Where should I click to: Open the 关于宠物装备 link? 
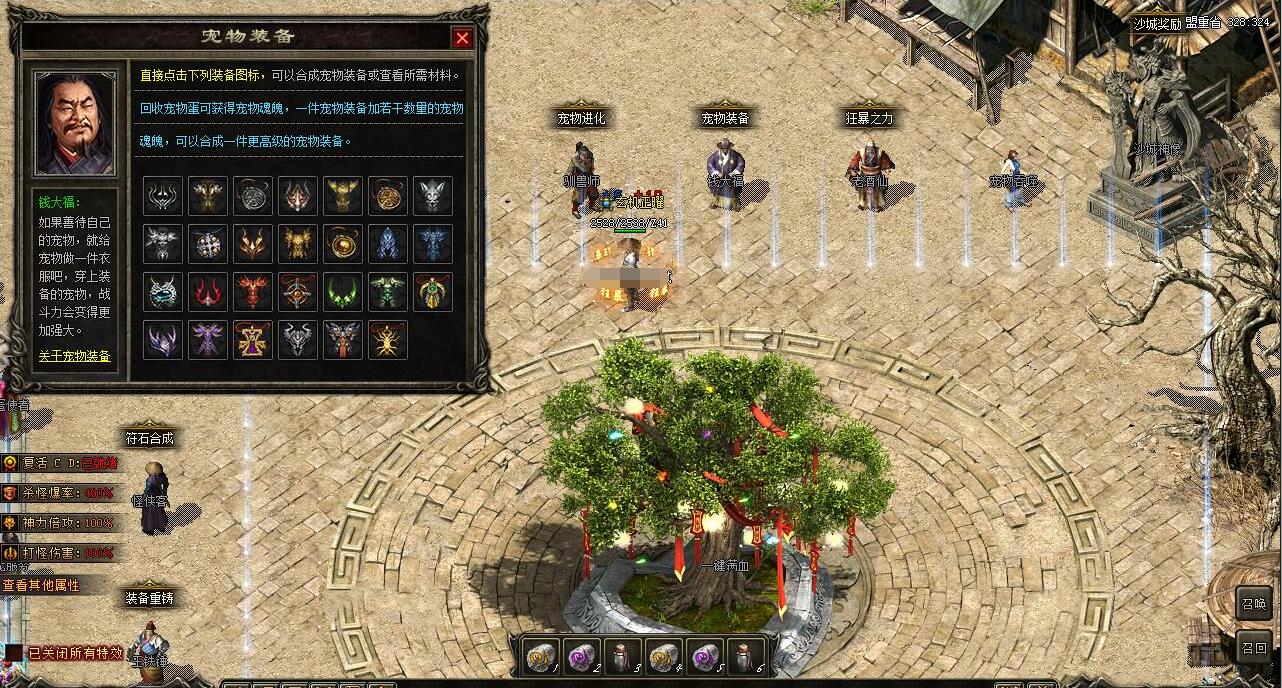tap(75, 356)
